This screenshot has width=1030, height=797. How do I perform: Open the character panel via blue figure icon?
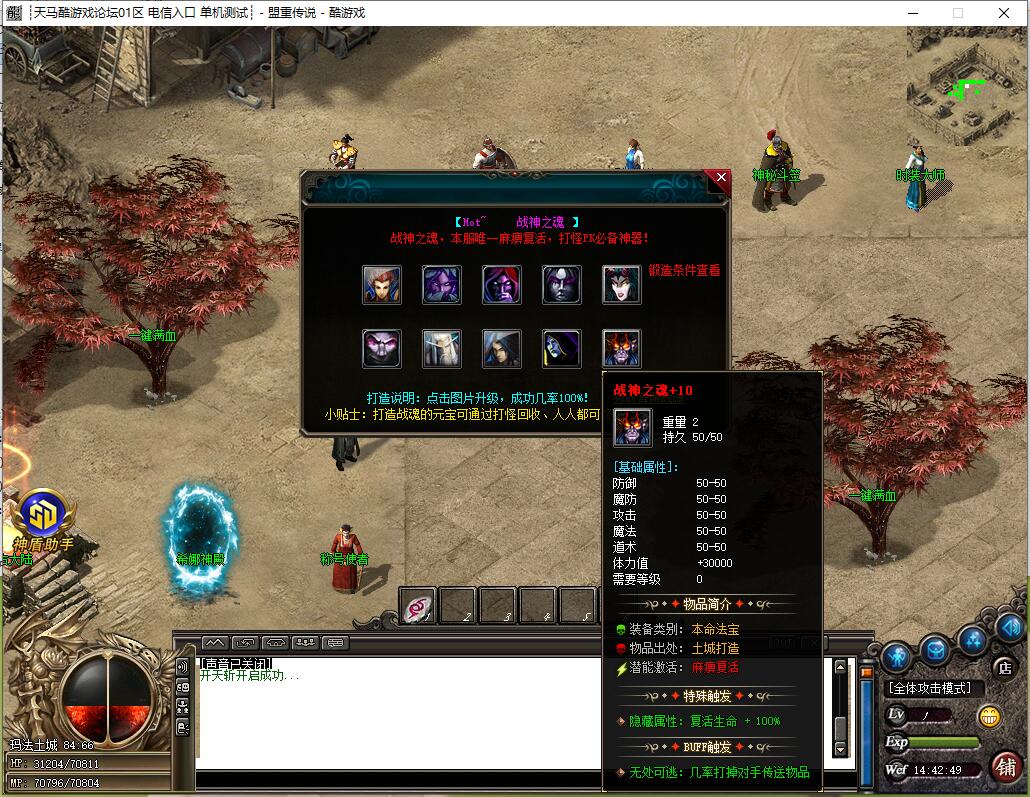pos(896,656)
